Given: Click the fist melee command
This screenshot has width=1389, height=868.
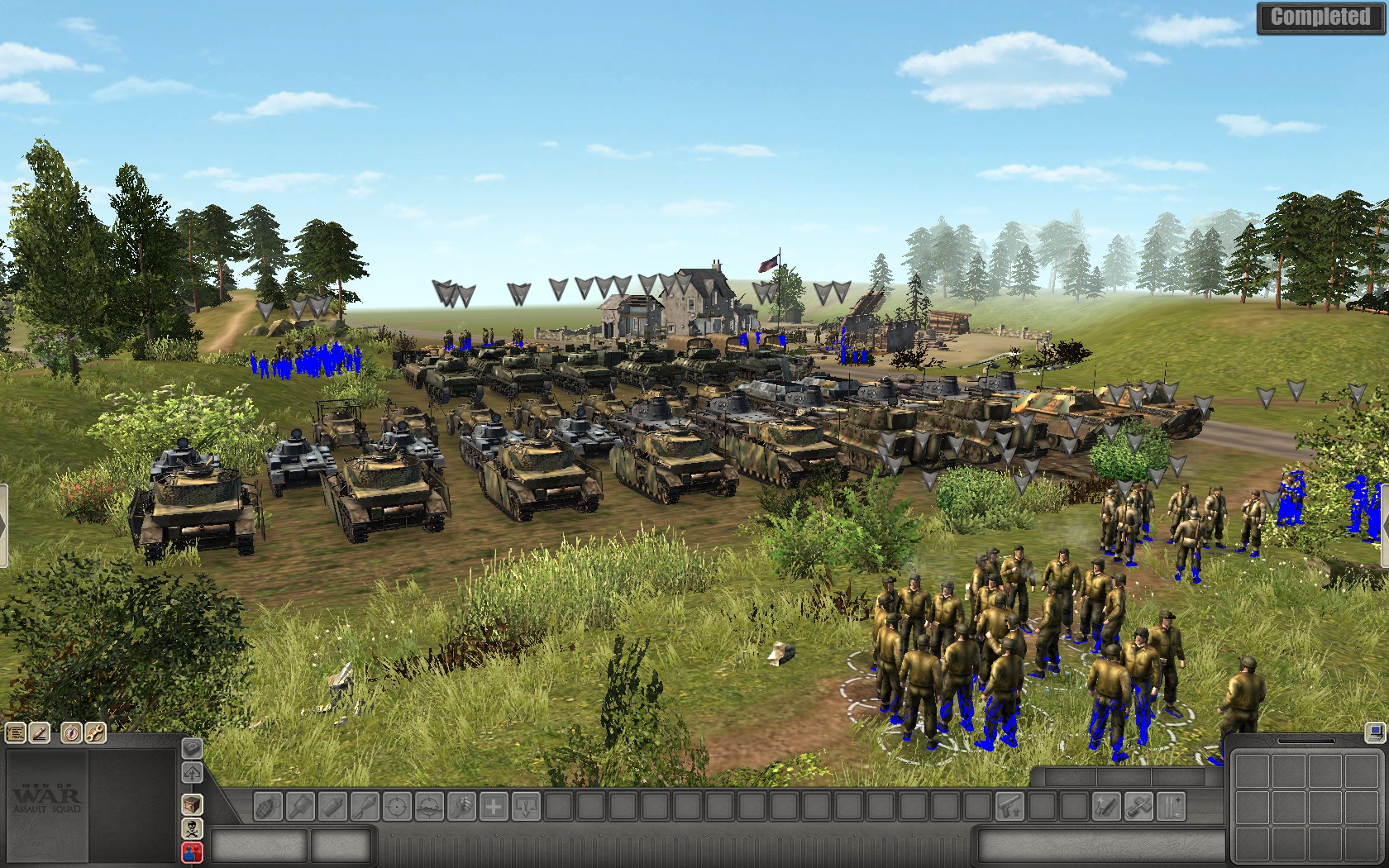Looking at the screenshot, I should pos(461,806).
